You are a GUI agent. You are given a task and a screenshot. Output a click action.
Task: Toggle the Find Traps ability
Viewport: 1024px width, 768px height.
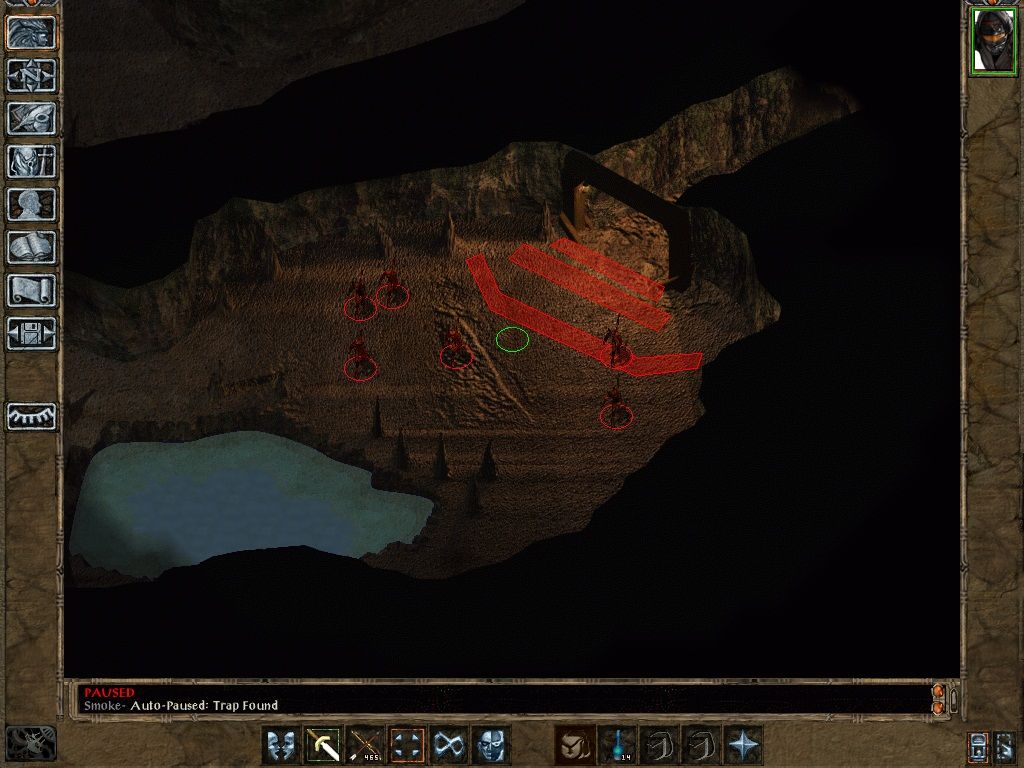[x=407, y=745]
